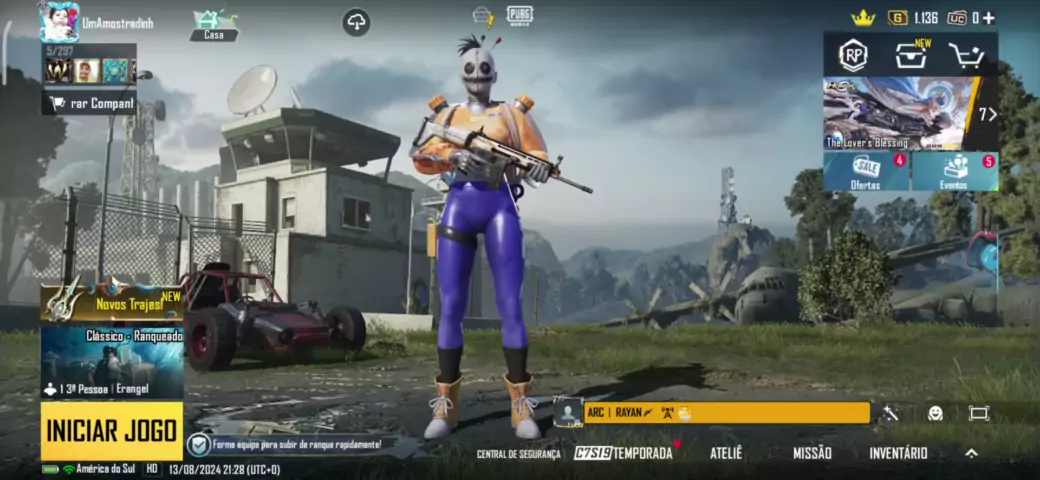Open the Ofertas sales panel

point(866,172)
